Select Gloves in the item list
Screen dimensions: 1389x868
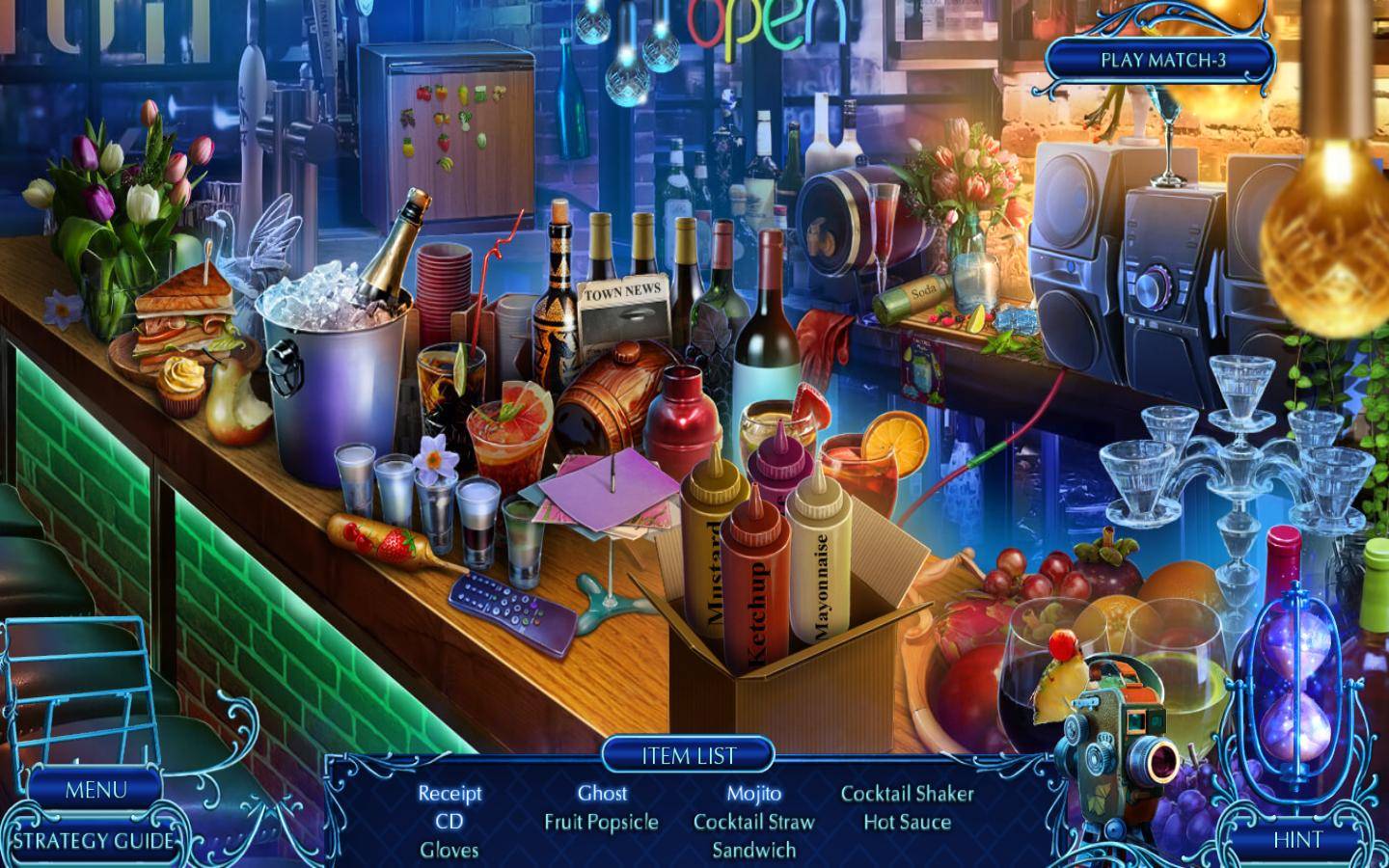point(449,851)
